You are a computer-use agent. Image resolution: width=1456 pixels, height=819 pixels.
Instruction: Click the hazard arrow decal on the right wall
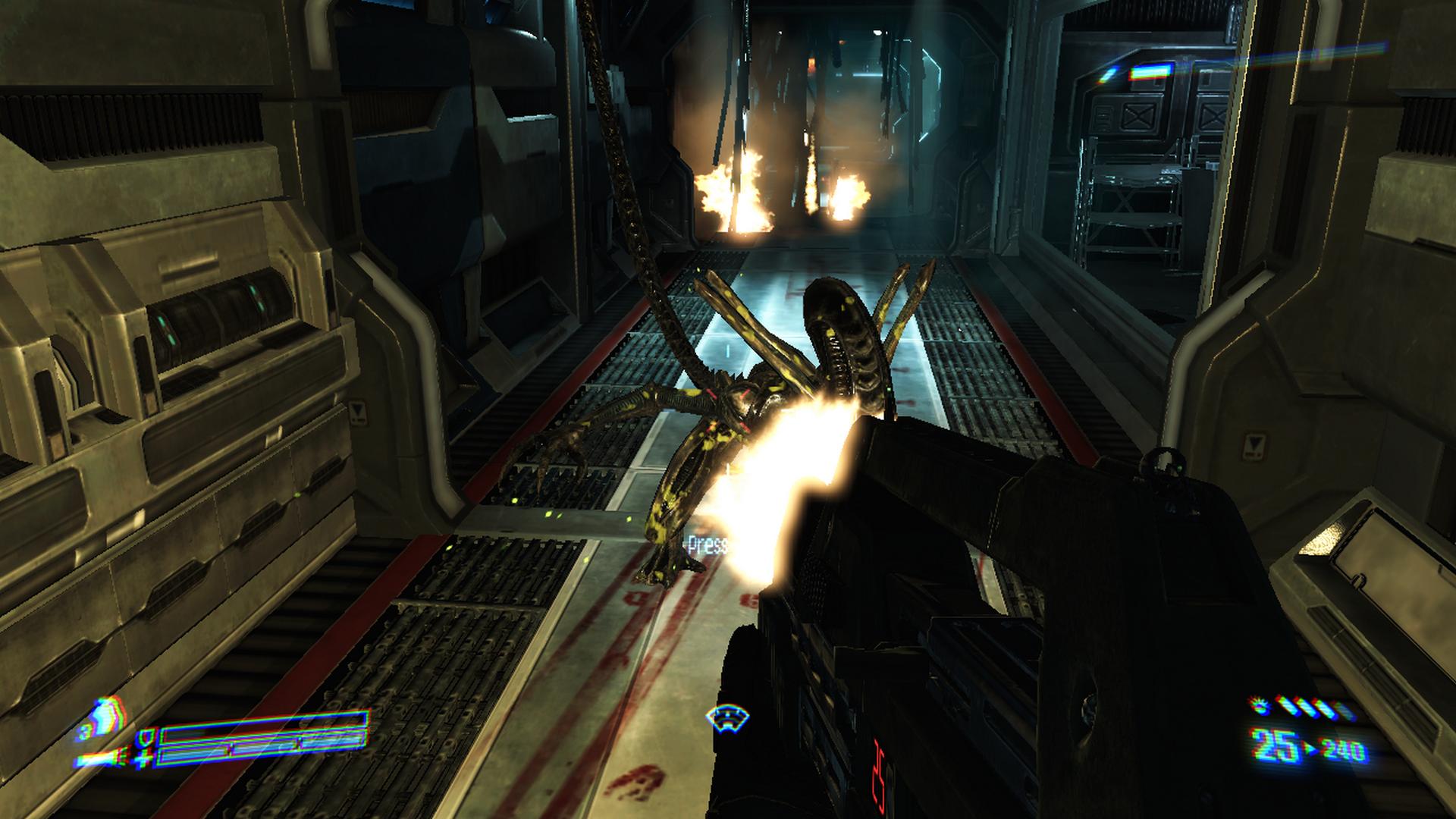coord(1254,445)
